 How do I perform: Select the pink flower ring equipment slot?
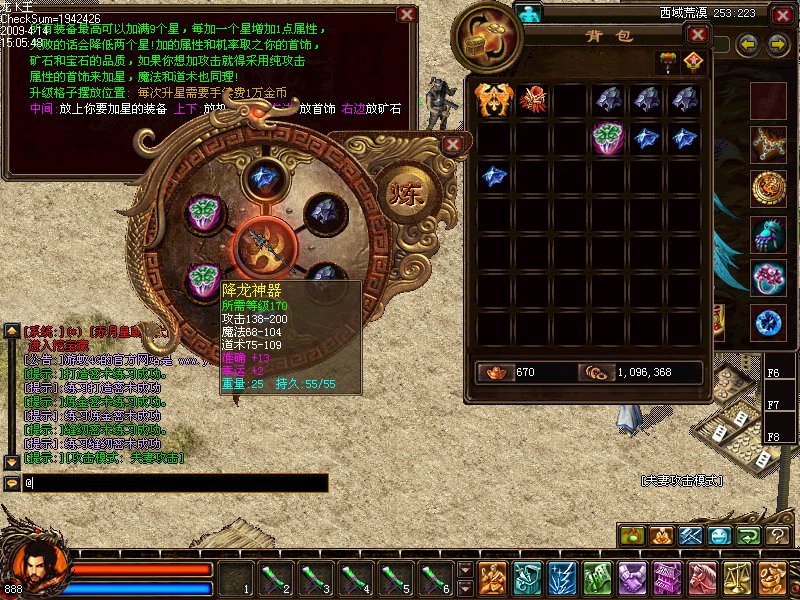(769, 279)
